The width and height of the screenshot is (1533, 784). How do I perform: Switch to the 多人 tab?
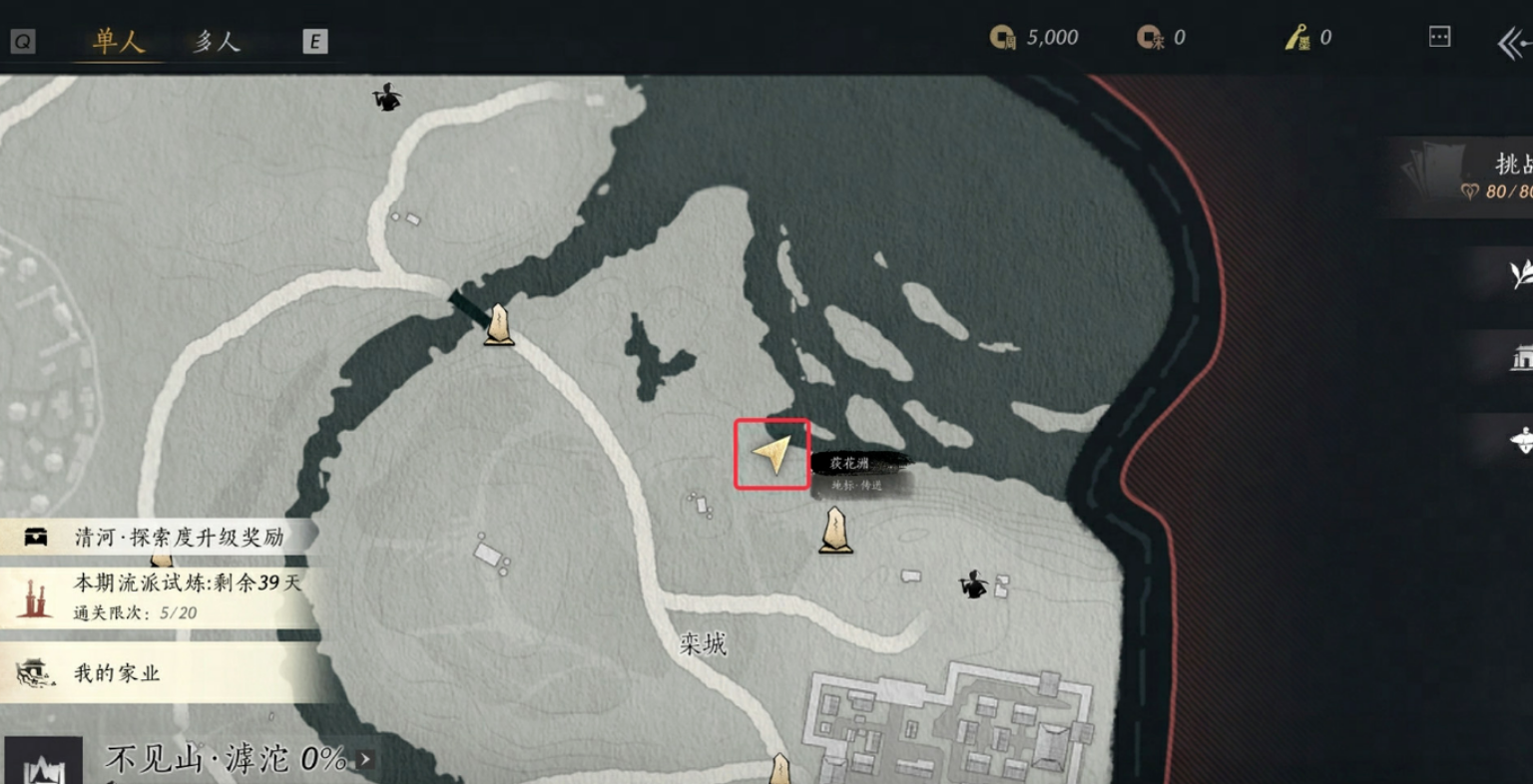pyautogui.click(x=217, y=41)
